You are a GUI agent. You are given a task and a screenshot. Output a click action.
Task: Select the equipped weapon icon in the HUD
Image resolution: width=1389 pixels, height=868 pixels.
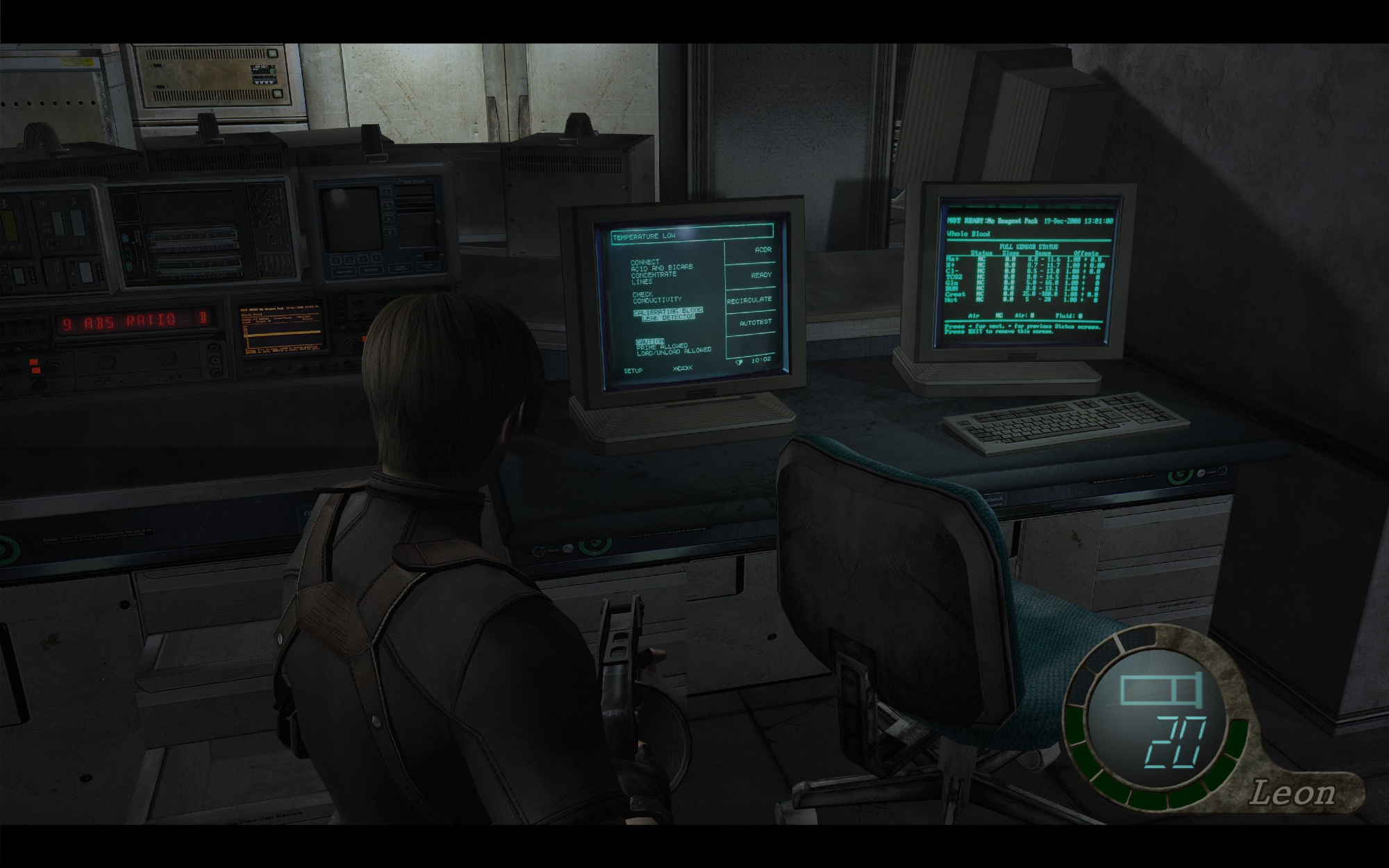1161,690
